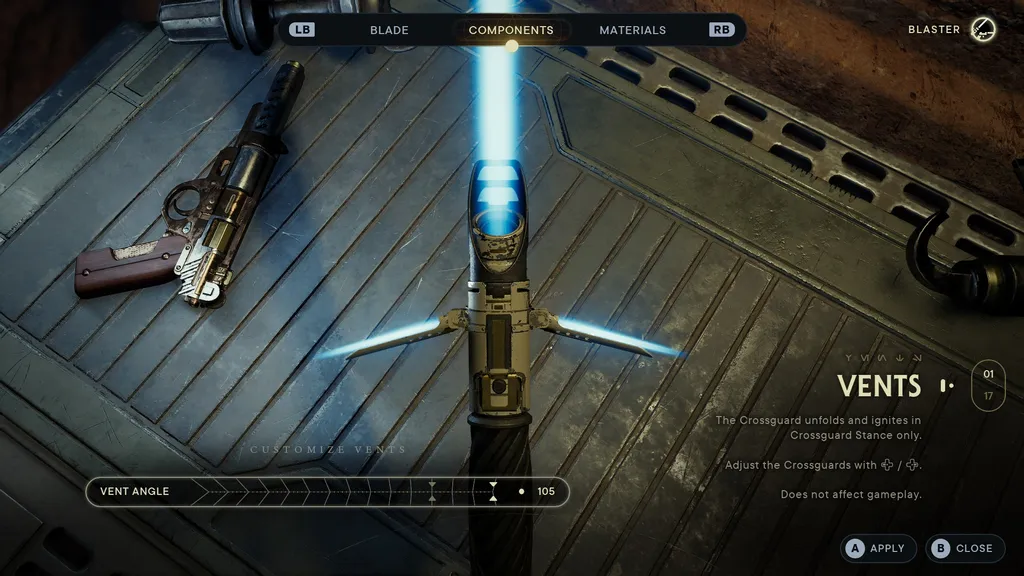This screenshot has height=576, width=1024.
Task: Select the Components tab
Action: (x=511, y=30)
